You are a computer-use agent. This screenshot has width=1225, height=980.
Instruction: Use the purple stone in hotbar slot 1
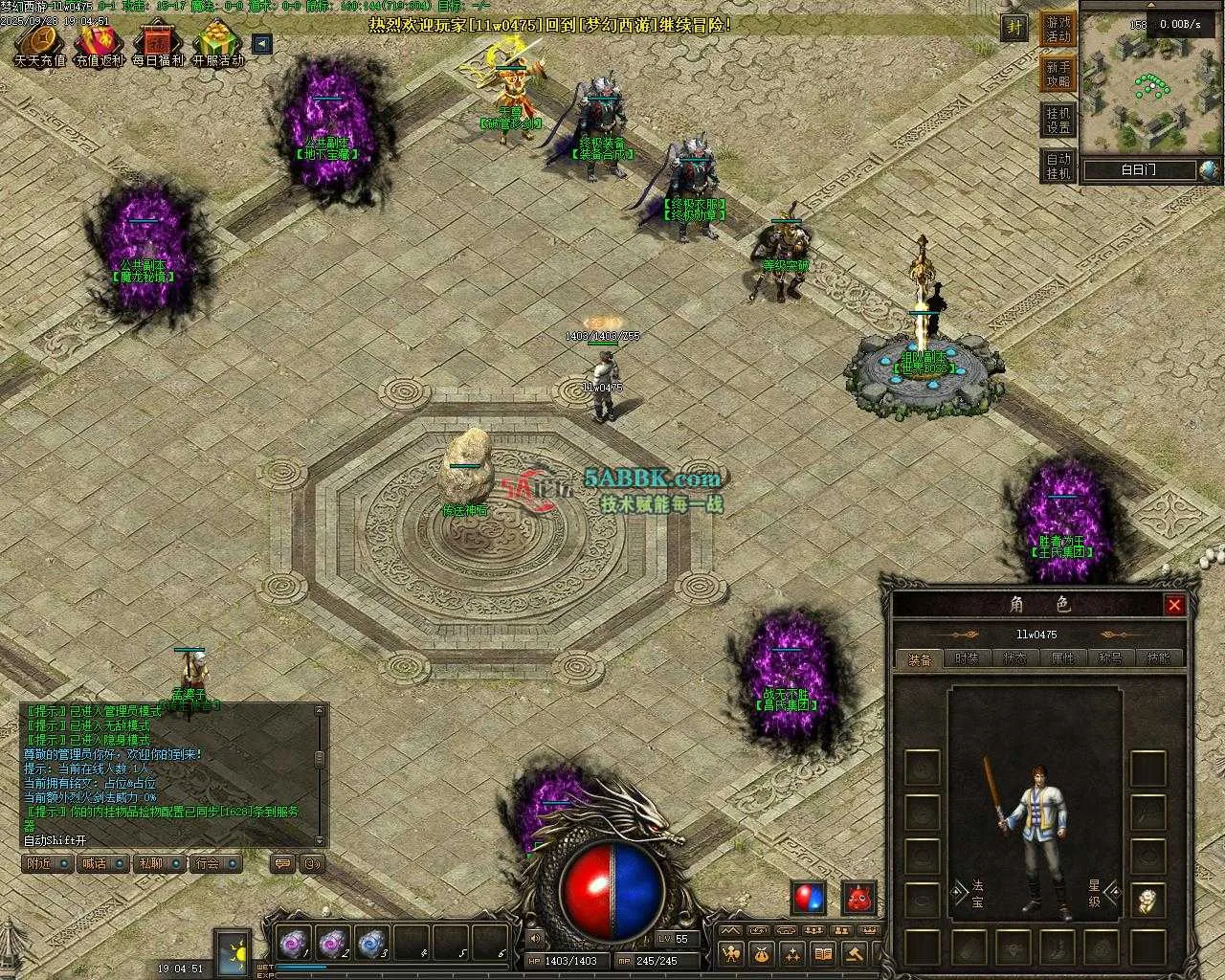coord(293,943)
